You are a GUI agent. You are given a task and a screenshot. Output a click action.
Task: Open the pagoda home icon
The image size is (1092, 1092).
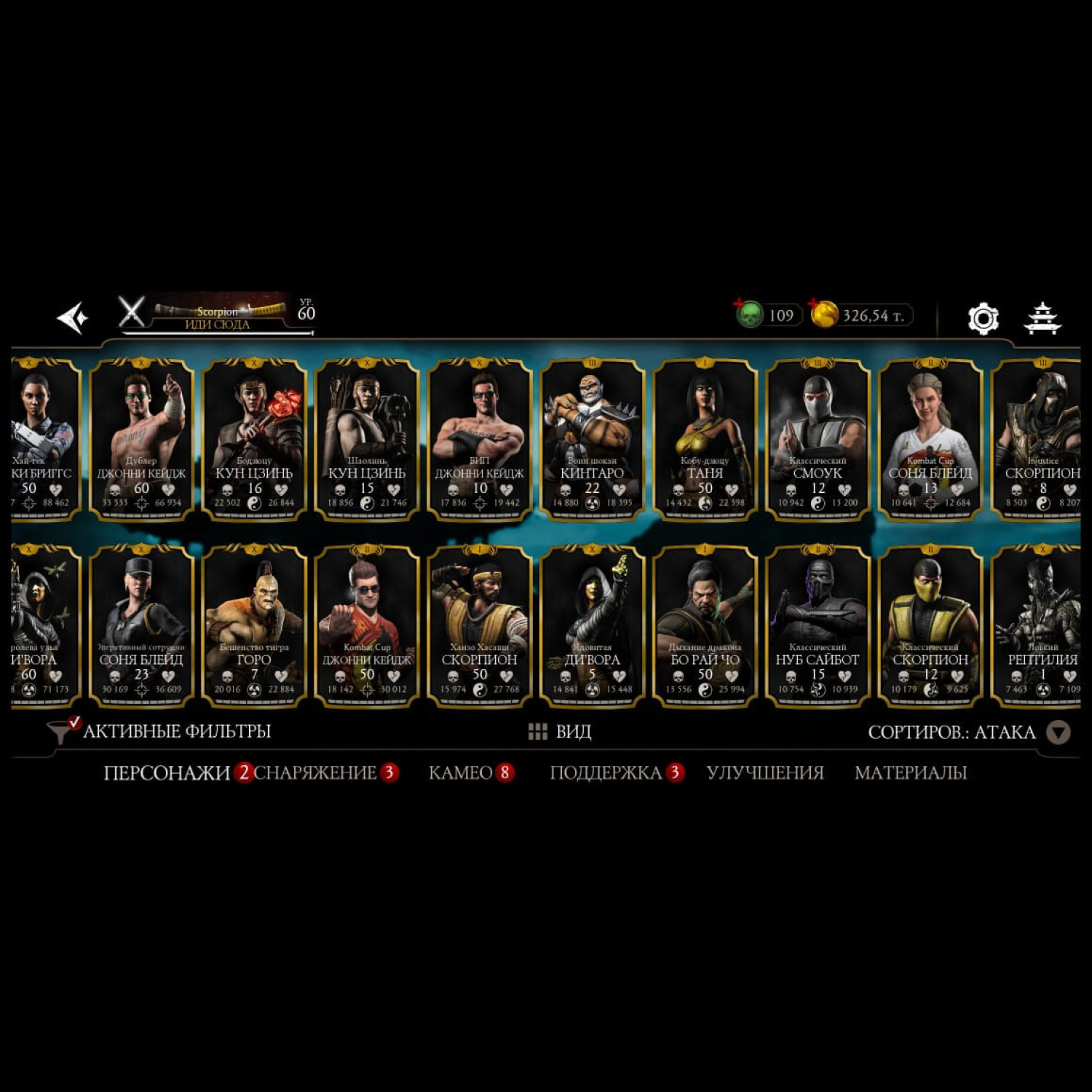pos(1042,318)
